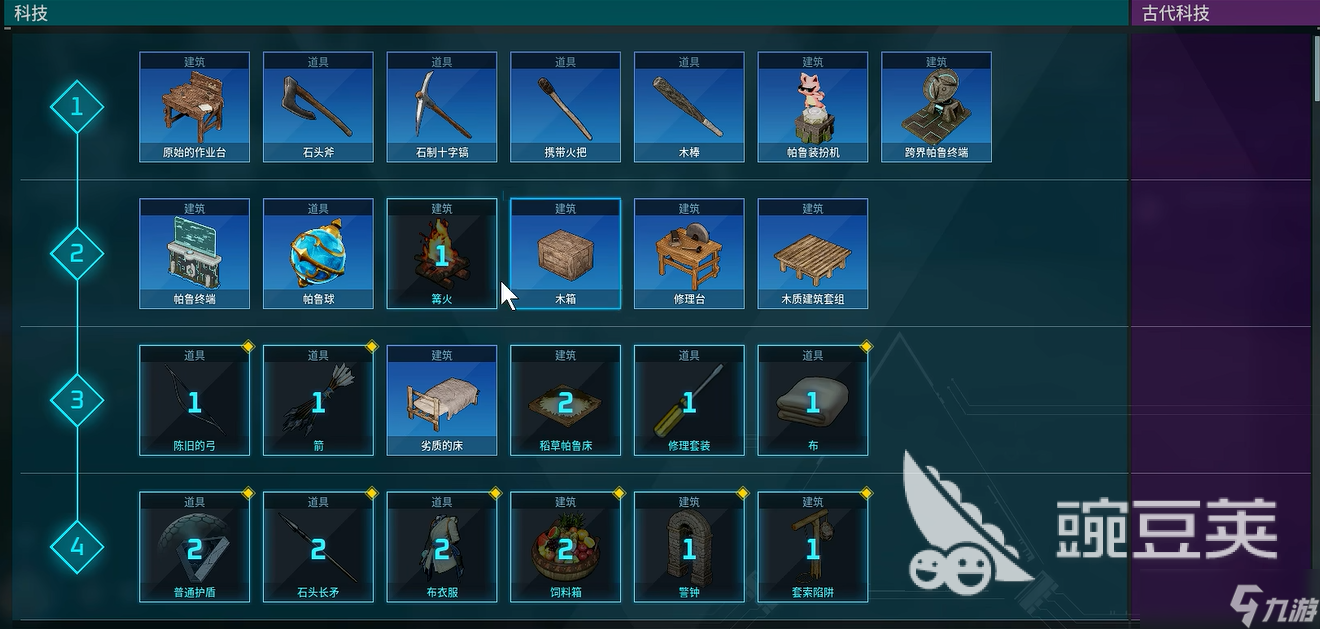Viewport: 1320px width, 629px height.
Task: Choose the 帕鲁终端 building tile
Action: (194, 254)
